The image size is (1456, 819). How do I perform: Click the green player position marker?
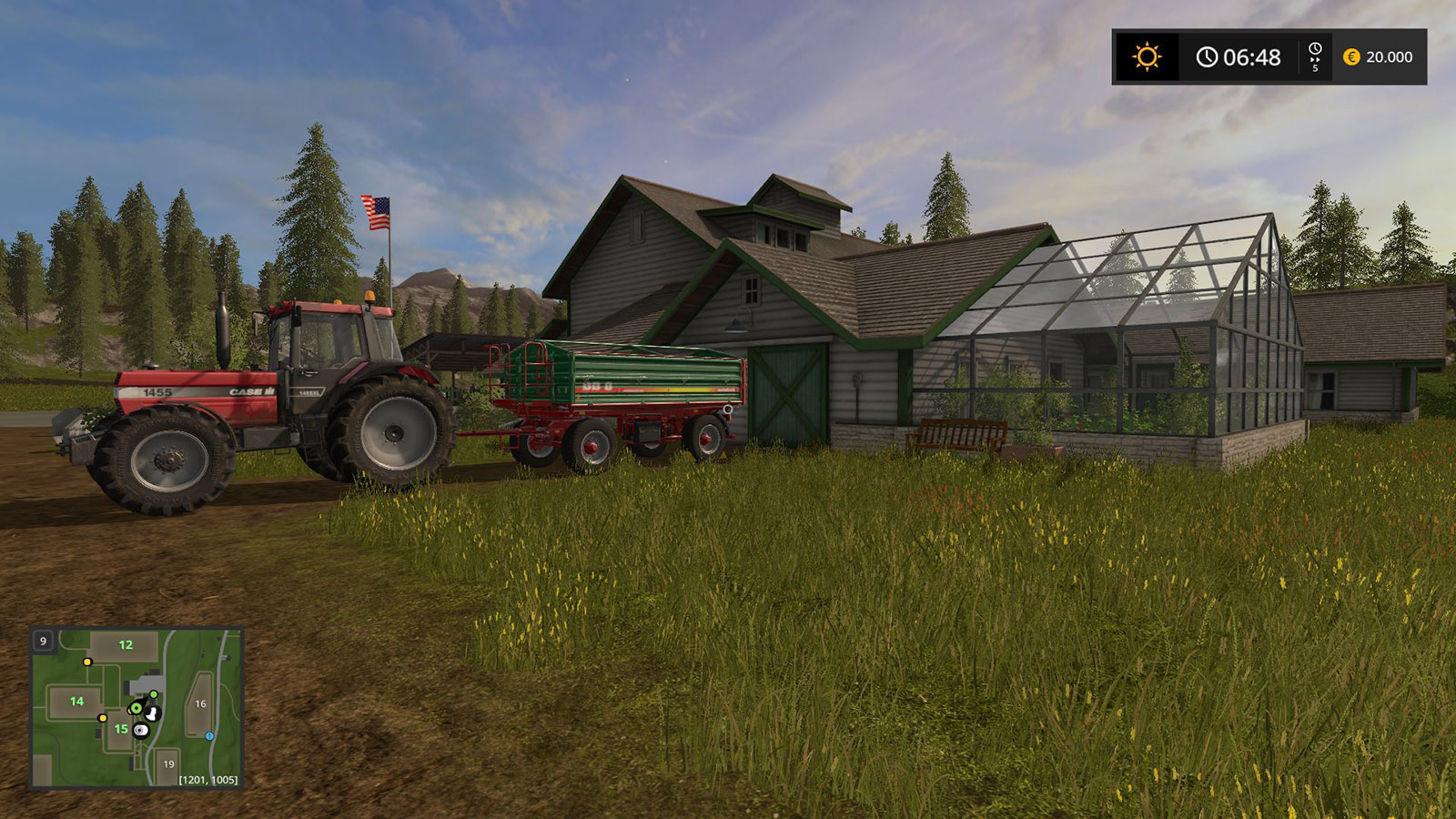click(136, 707)
